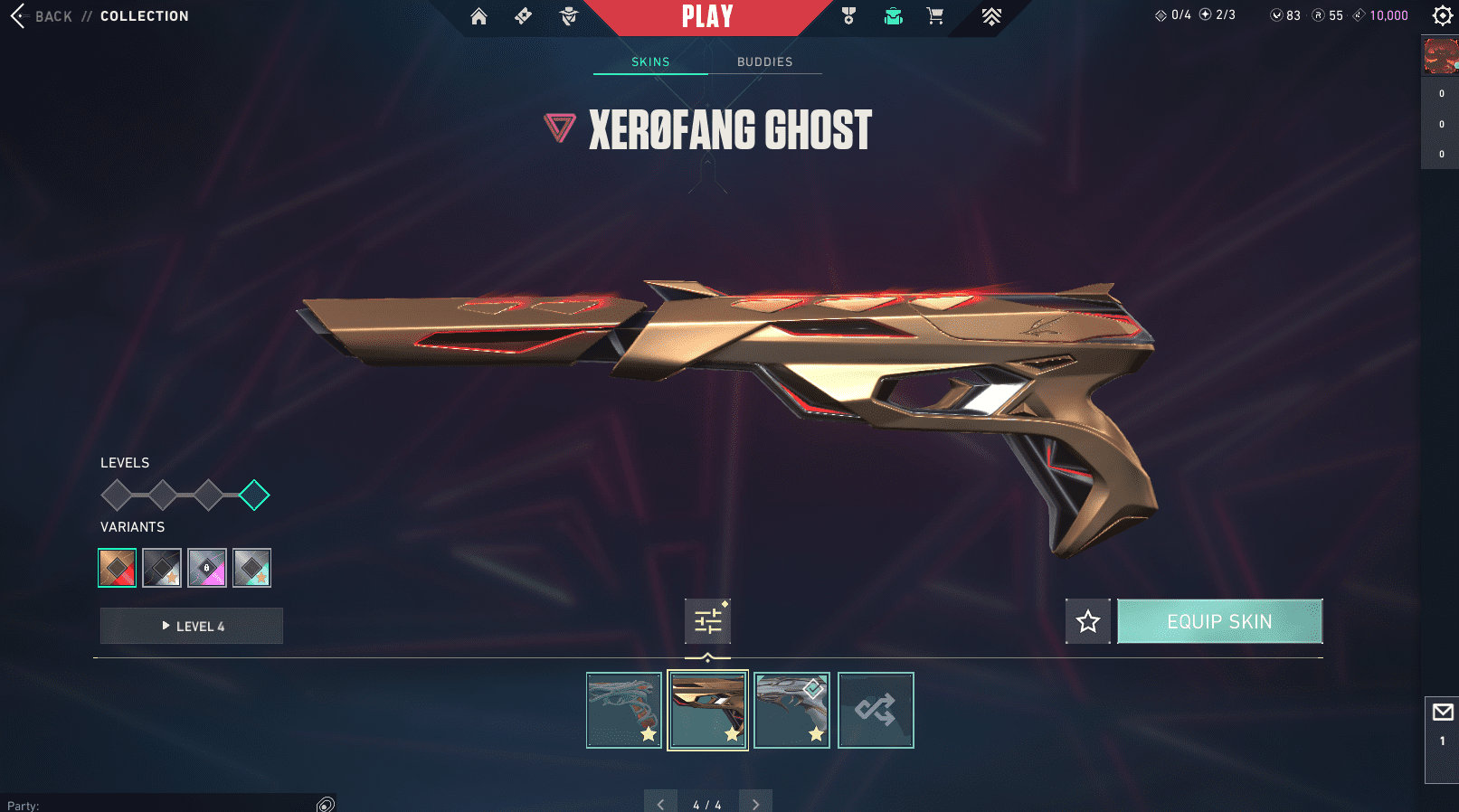Favorite this skin with the star button

pos(1087,621)
